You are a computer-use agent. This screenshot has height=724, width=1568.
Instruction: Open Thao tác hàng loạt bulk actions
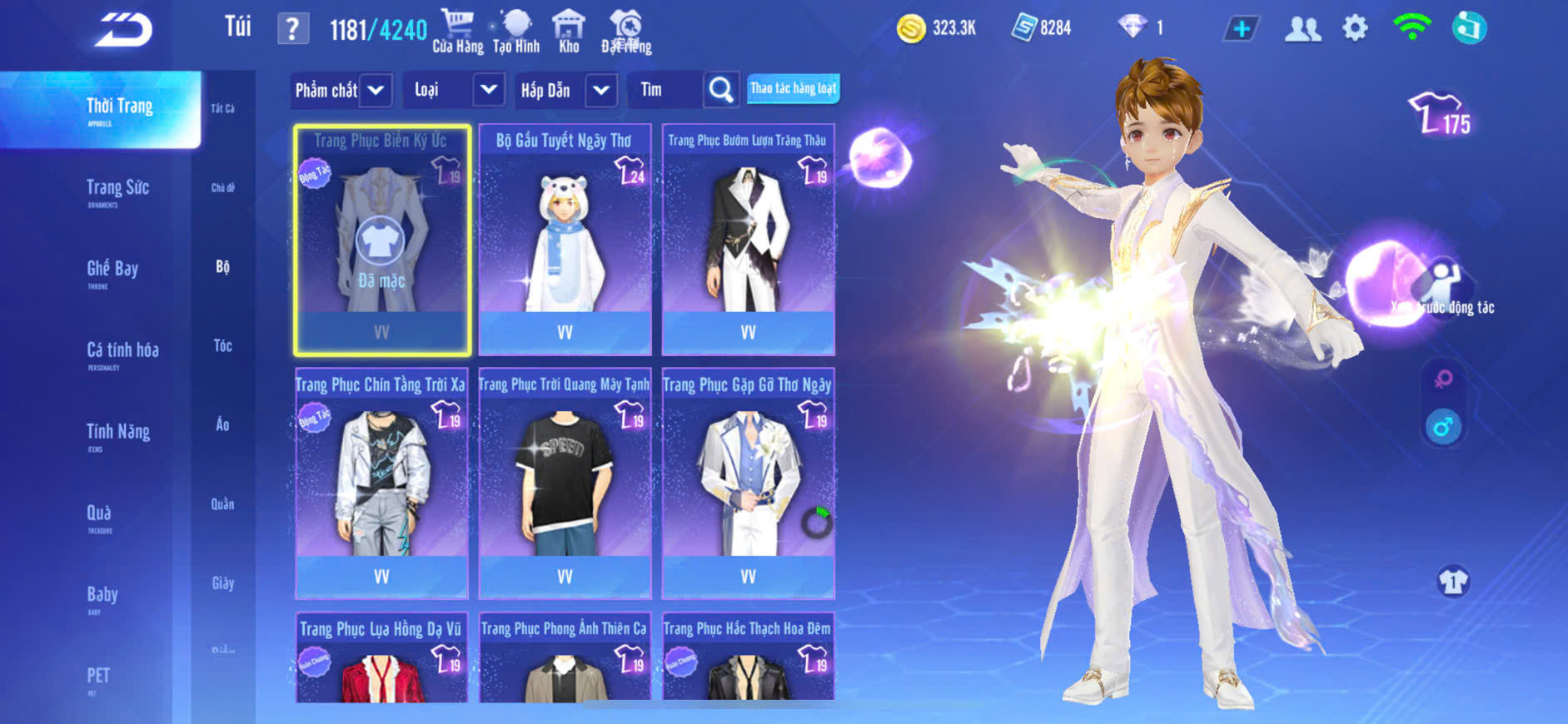coord(793,88)
